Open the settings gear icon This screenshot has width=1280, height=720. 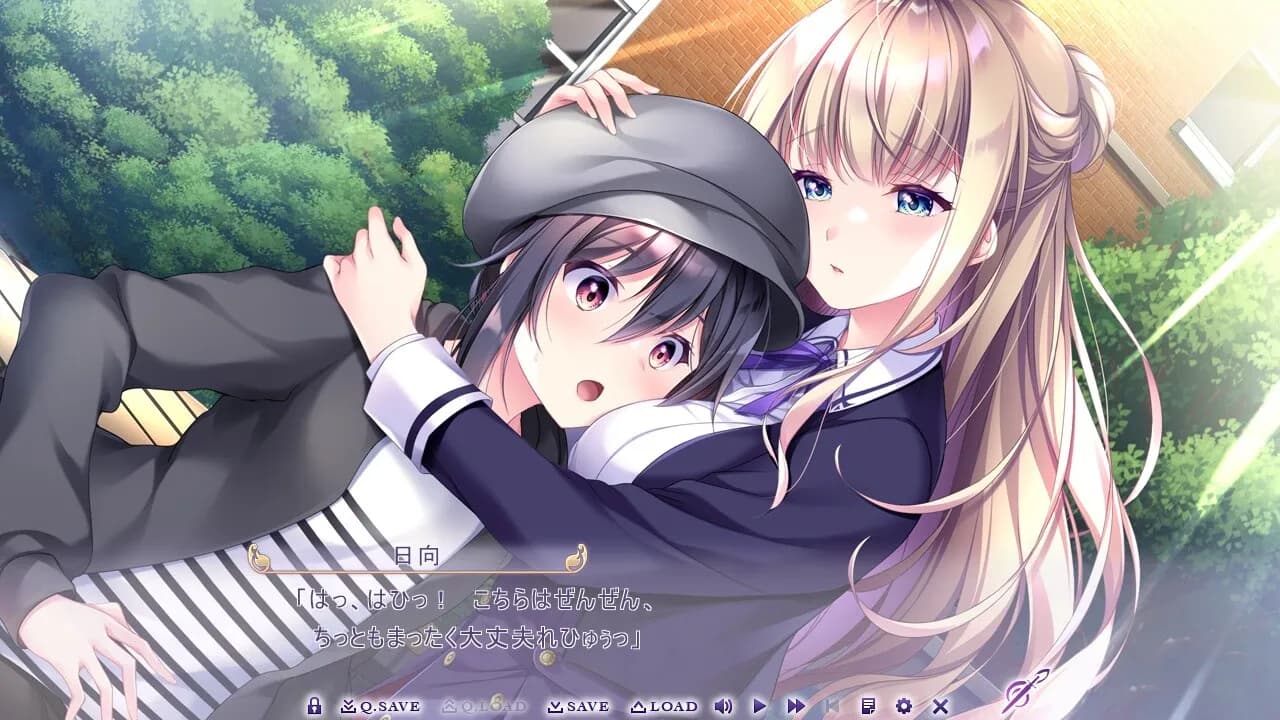[x=903, y=705]
